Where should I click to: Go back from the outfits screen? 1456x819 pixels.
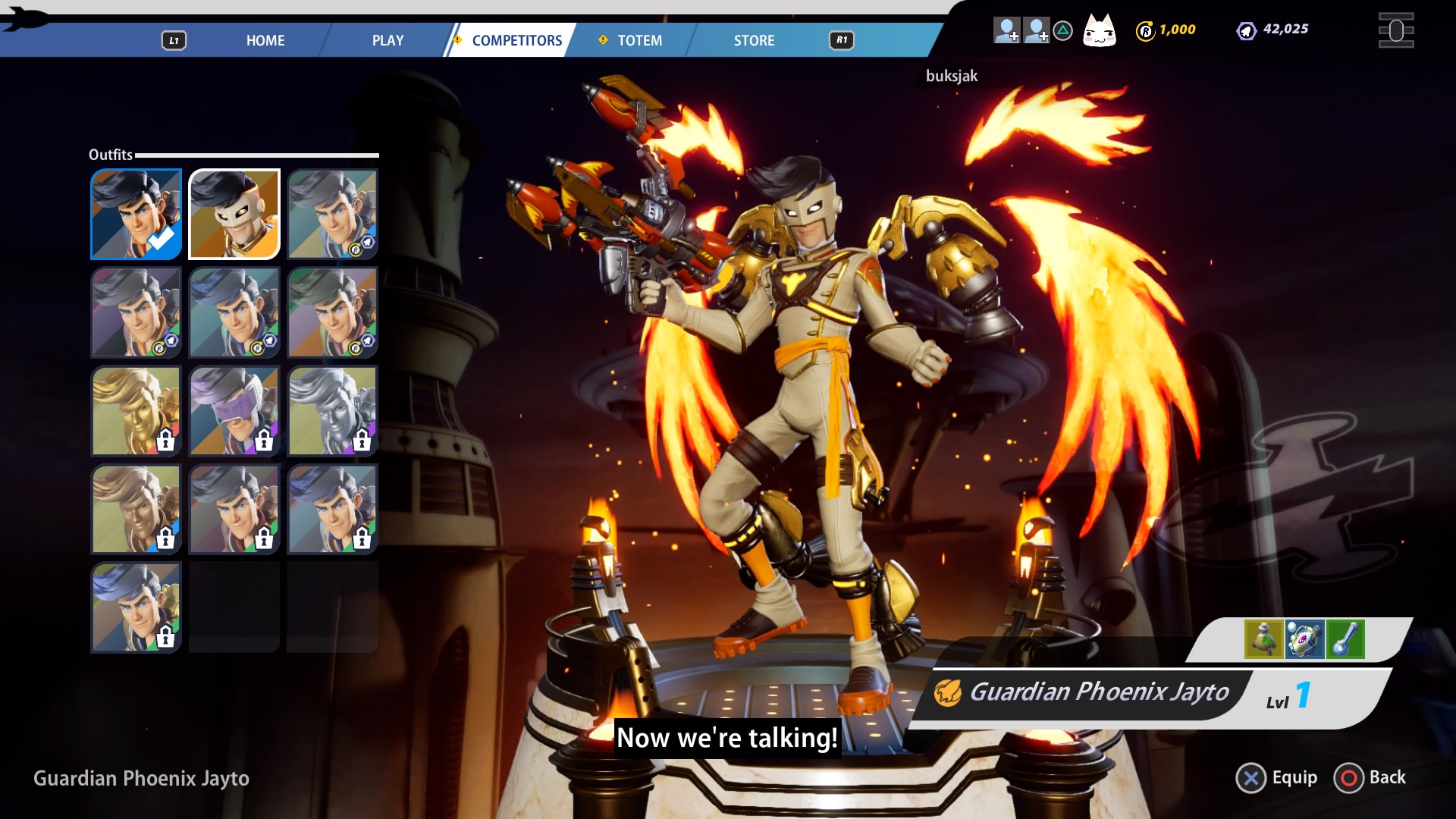(x=1370, y=778)
